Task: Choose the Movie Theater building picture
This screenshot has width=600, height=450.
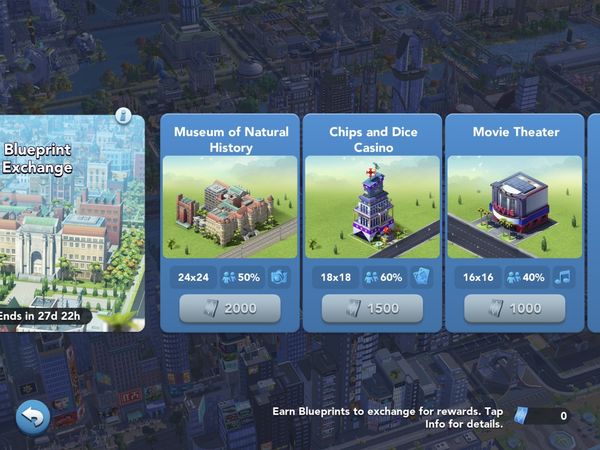Action: pos(515,208)
